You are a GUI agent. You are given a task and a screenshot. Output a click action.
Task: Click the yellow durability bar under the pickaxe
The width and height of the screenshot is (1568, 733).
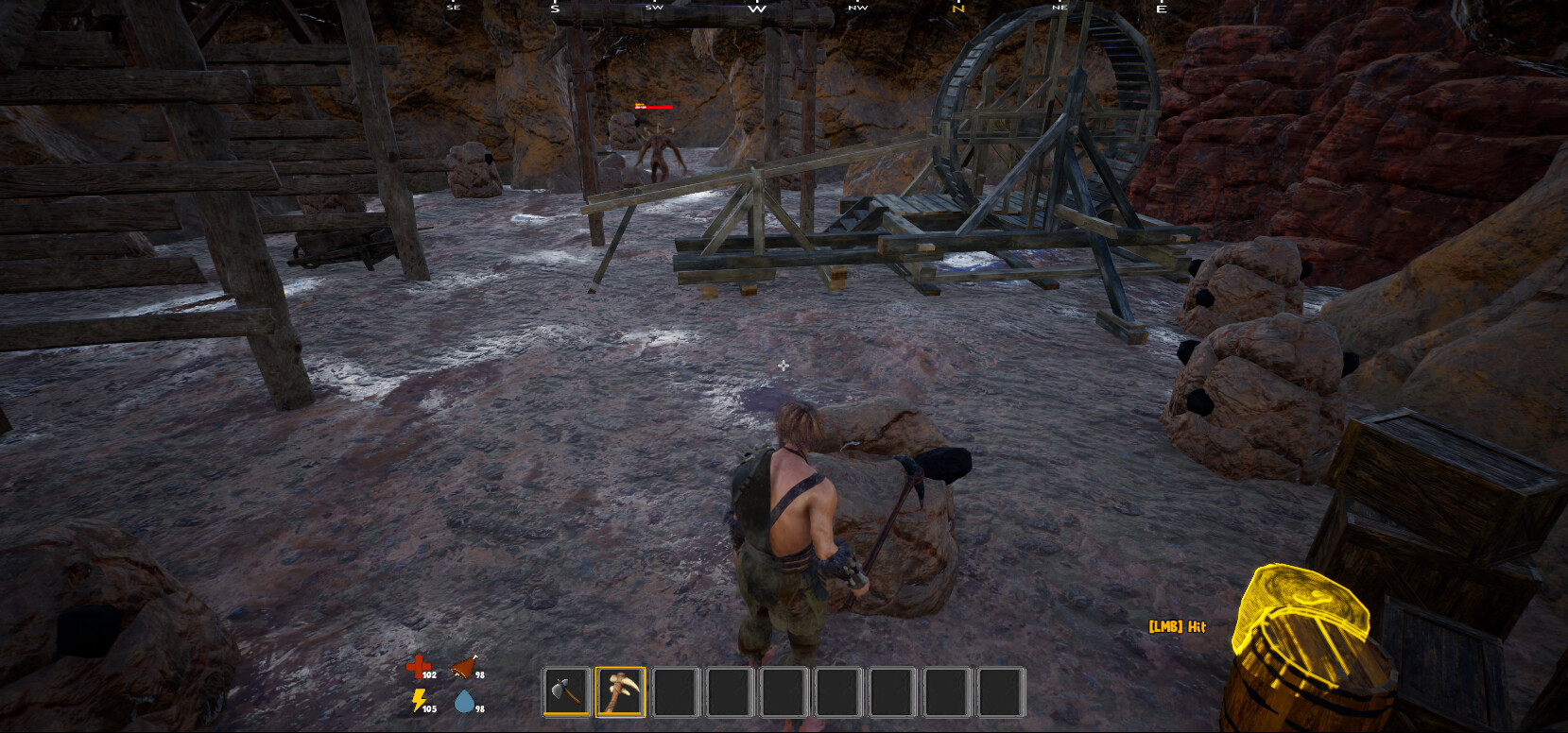coord(618,715)
